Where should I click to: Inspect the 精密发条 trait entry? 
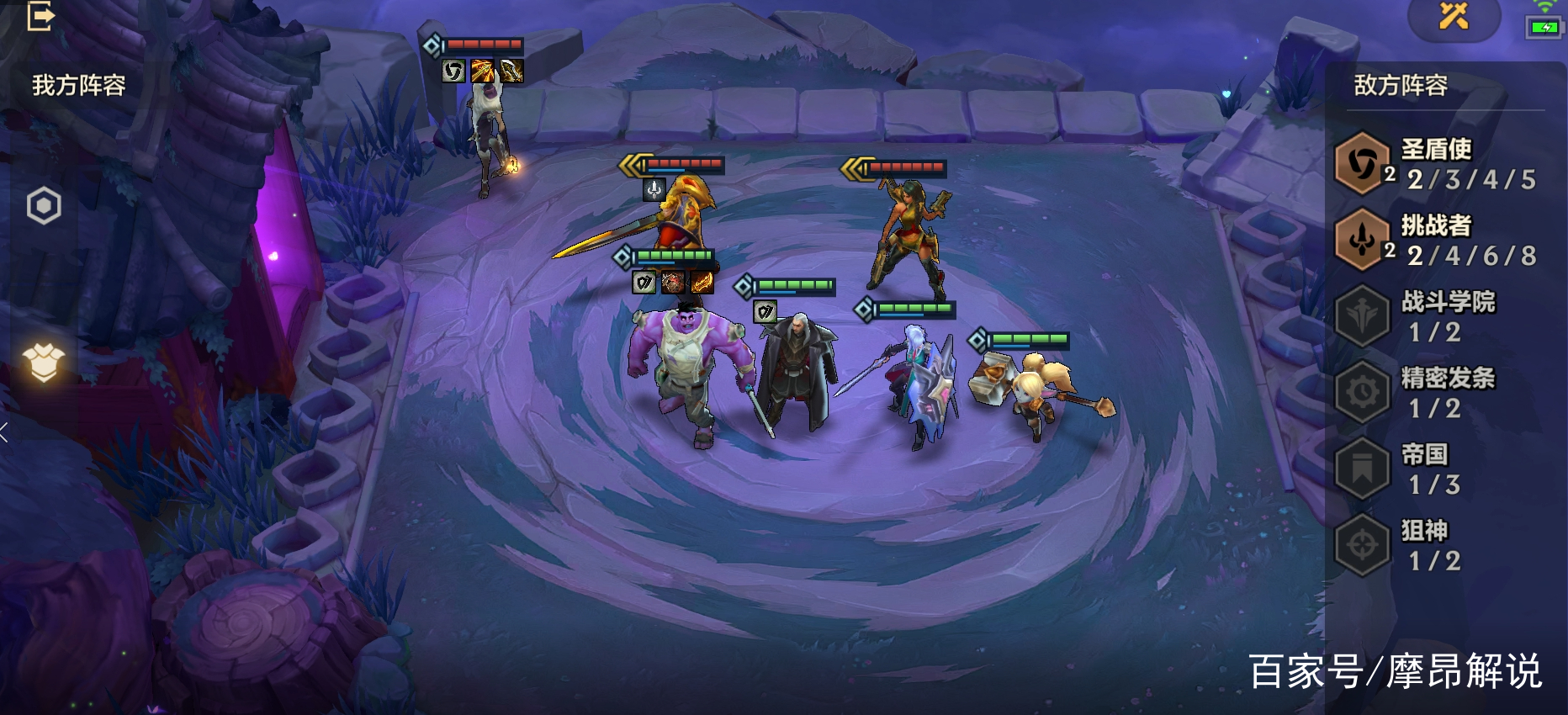[x=1437, y=393]
